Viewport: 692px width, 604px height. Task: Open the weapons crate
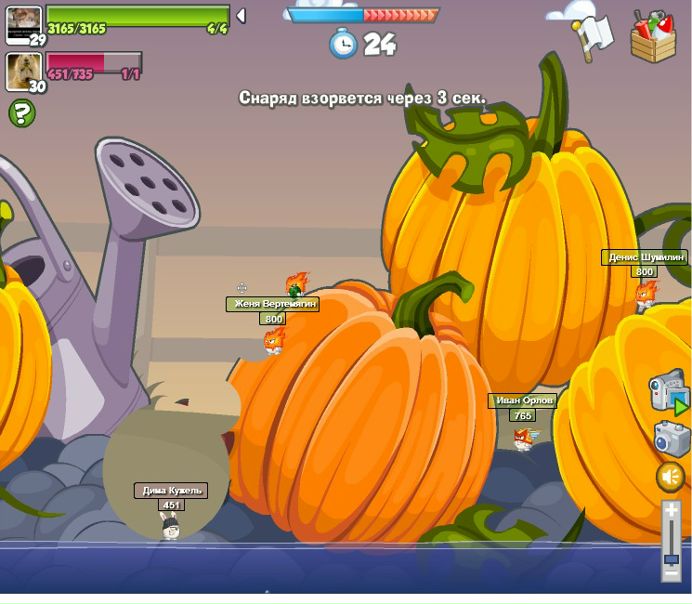click(653, 37)
